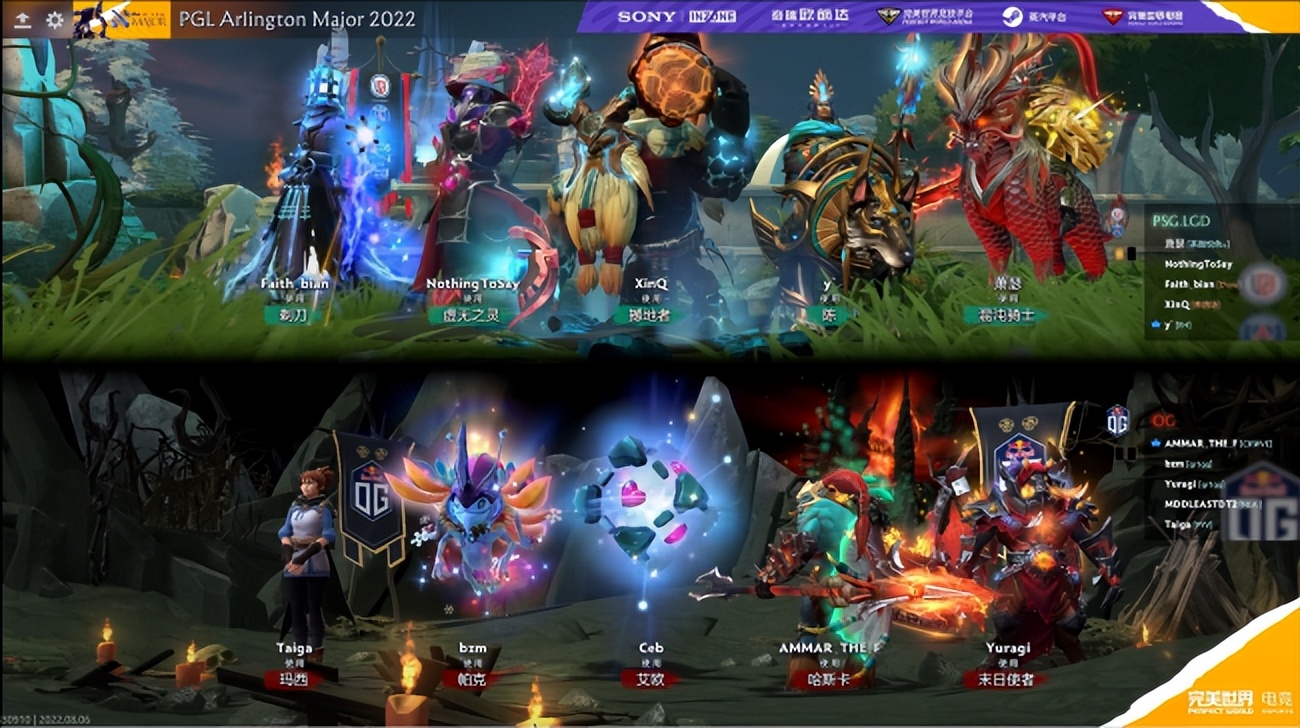
Task: Toggle the blue icon next to player y`
Action: (x=1157, y=324)
